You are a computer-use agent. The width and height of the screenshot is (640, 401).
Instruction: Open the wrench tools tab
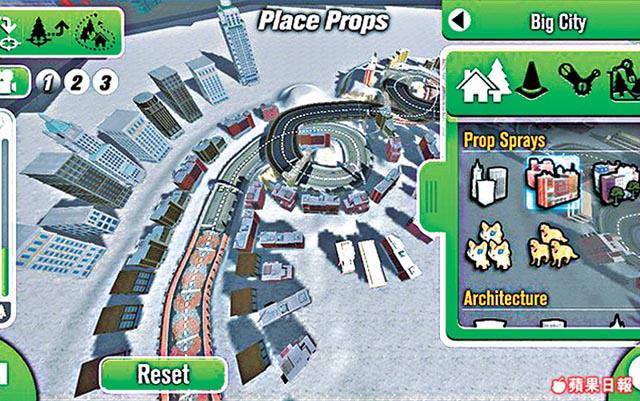(581, 80)
